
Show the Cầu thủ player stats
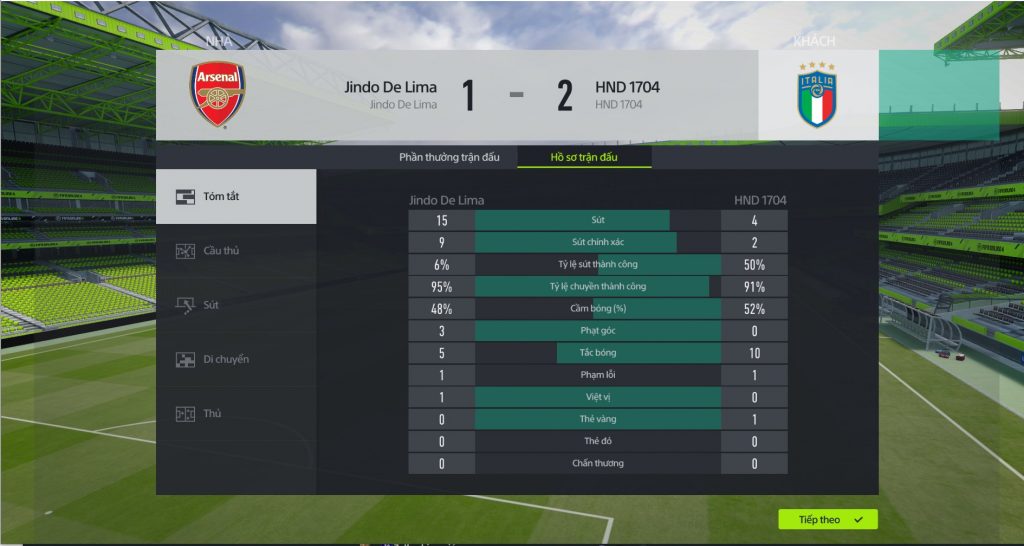[236, 251]
